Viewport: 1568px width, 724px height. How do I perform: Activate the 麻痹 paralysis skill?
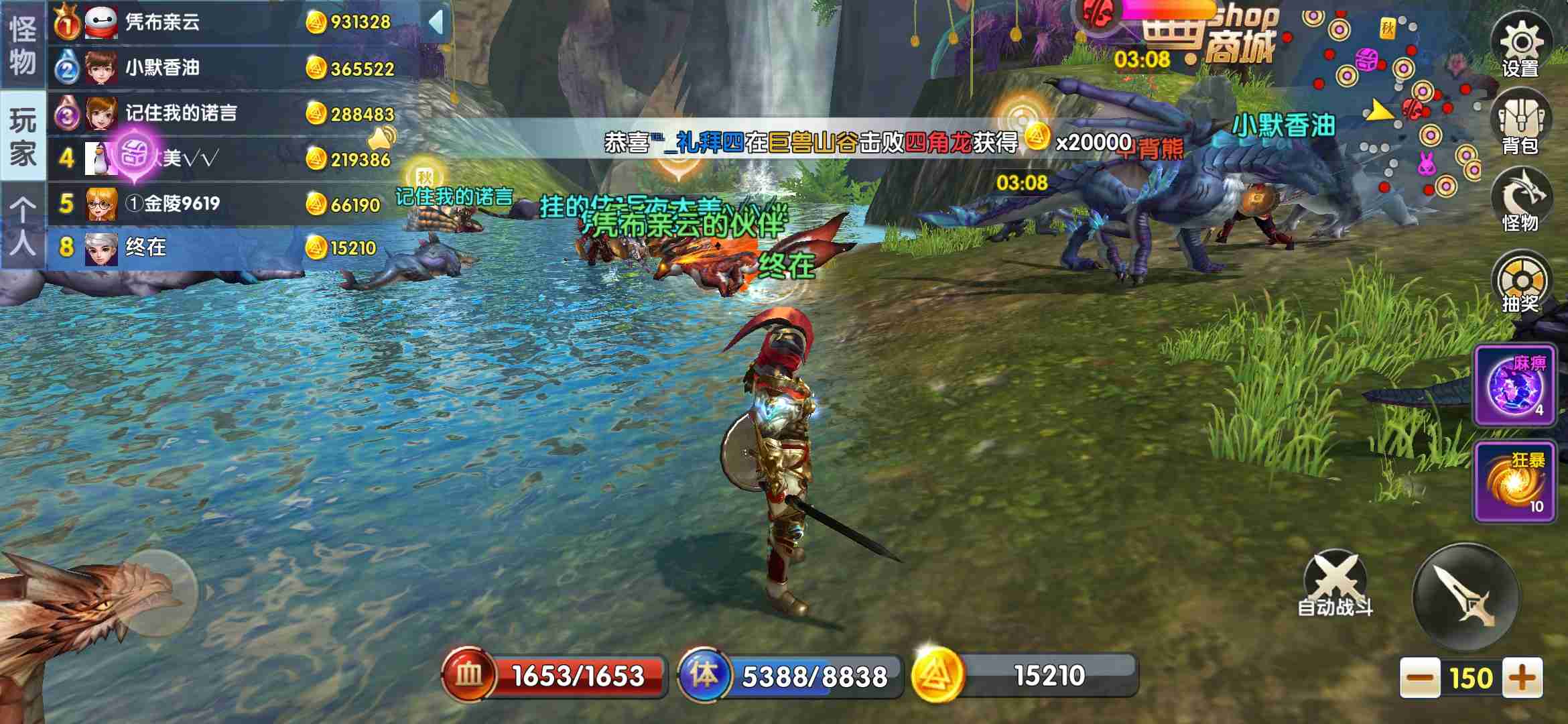point(1515,387)
